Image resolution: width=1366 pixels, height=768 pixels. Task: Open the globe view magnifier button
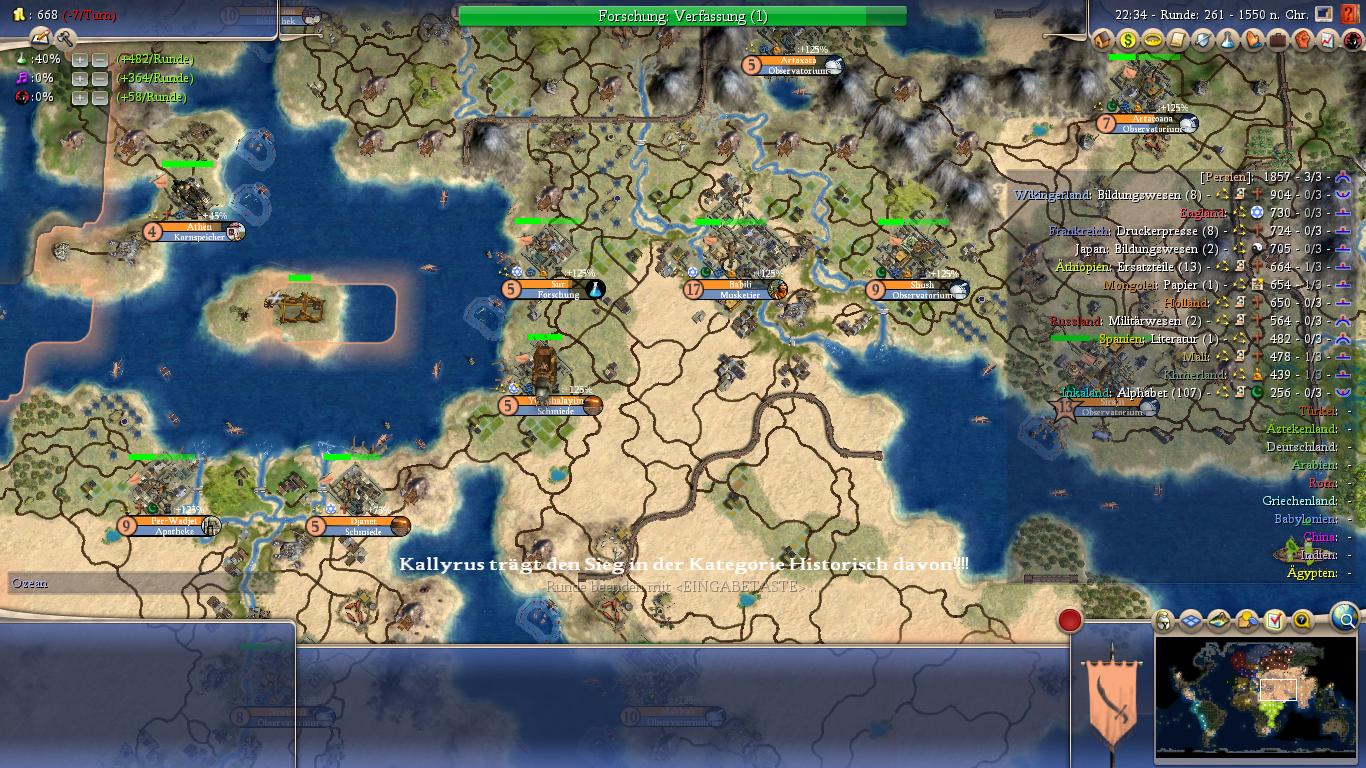(1345, 621)
